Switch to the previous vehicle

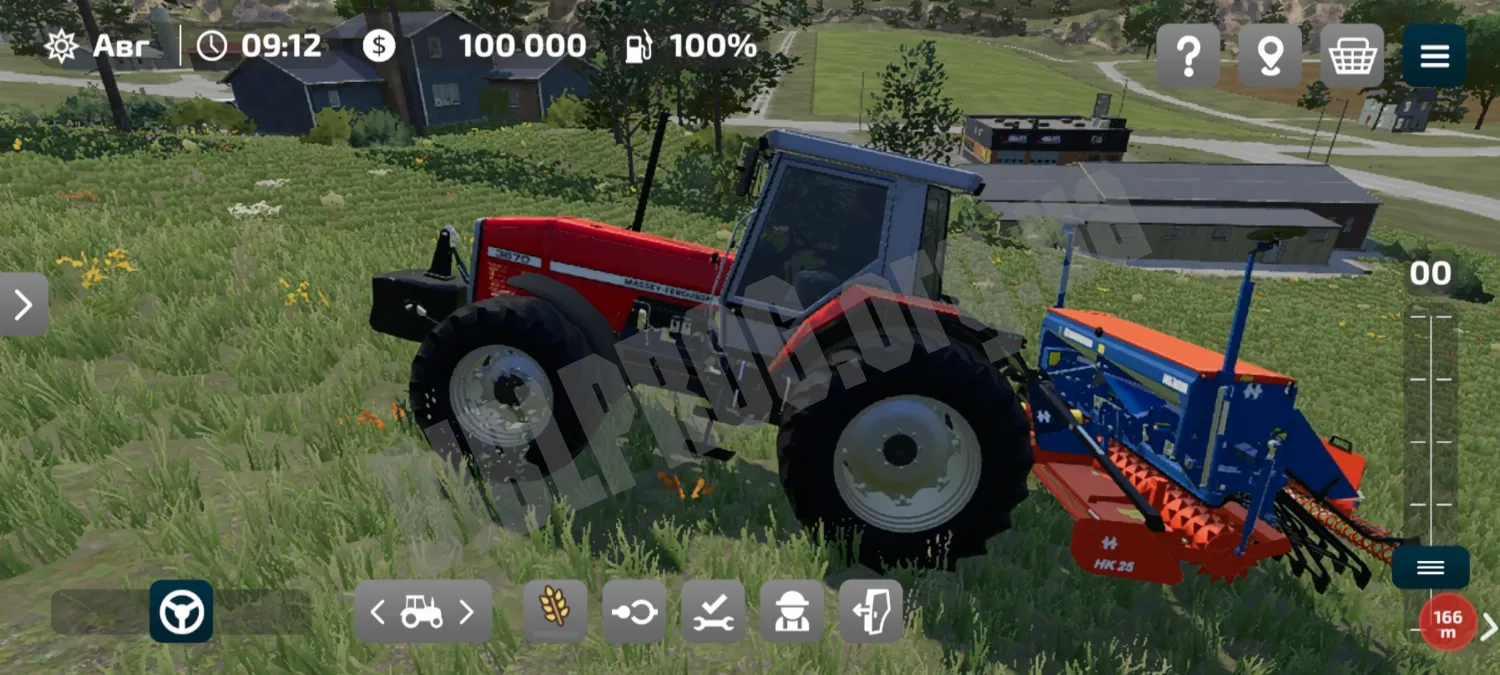click(378, 612)
